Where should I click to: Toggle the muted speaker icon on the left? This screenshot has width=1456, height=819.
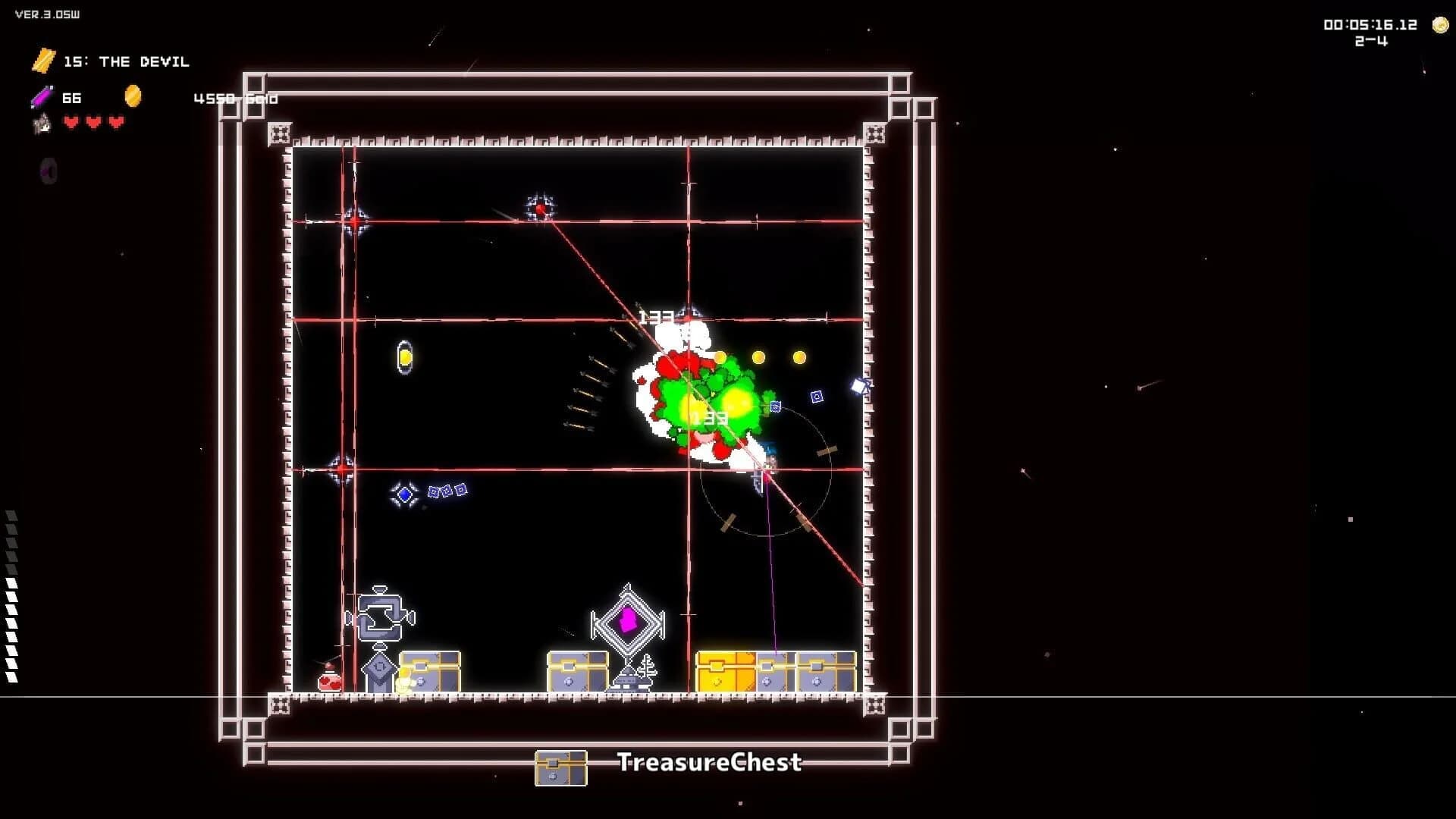48,171
